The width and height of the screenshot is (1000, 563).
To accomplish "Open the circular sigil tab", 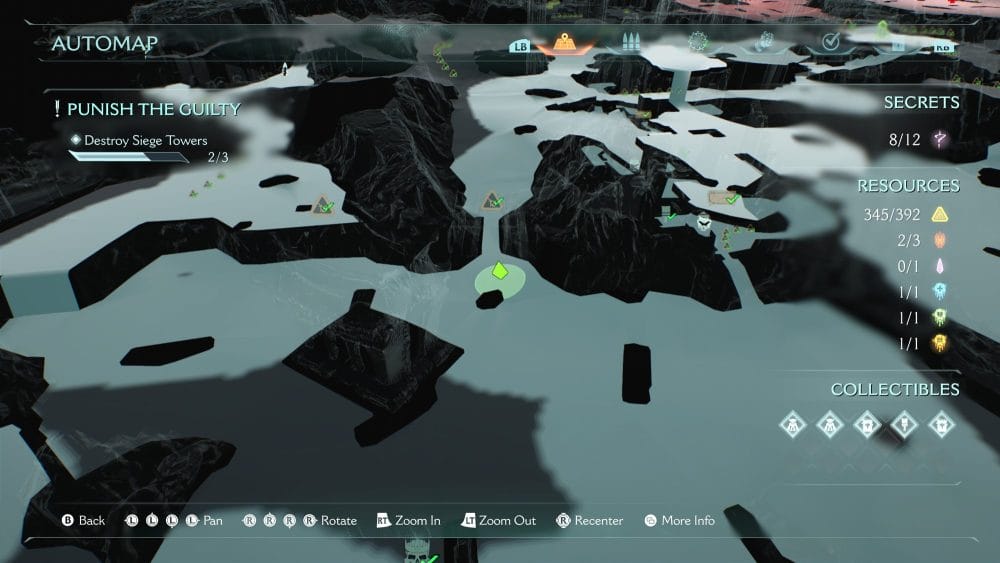I will coord(697,43).
